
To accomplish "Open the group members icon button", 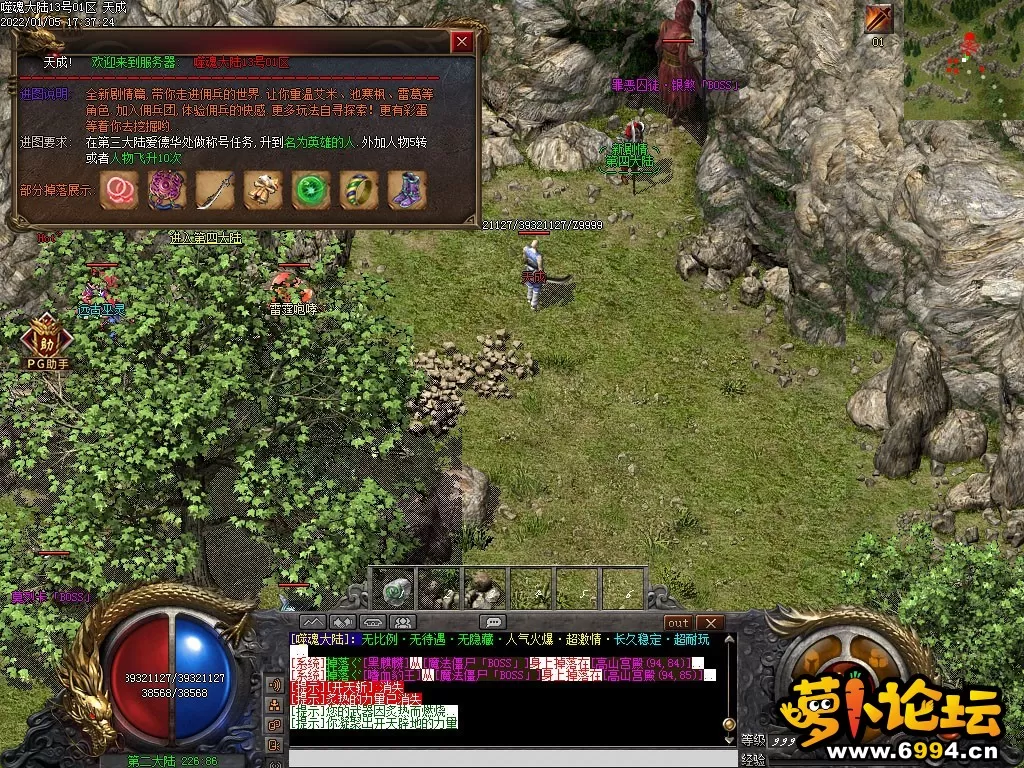I will click(401, 622).
